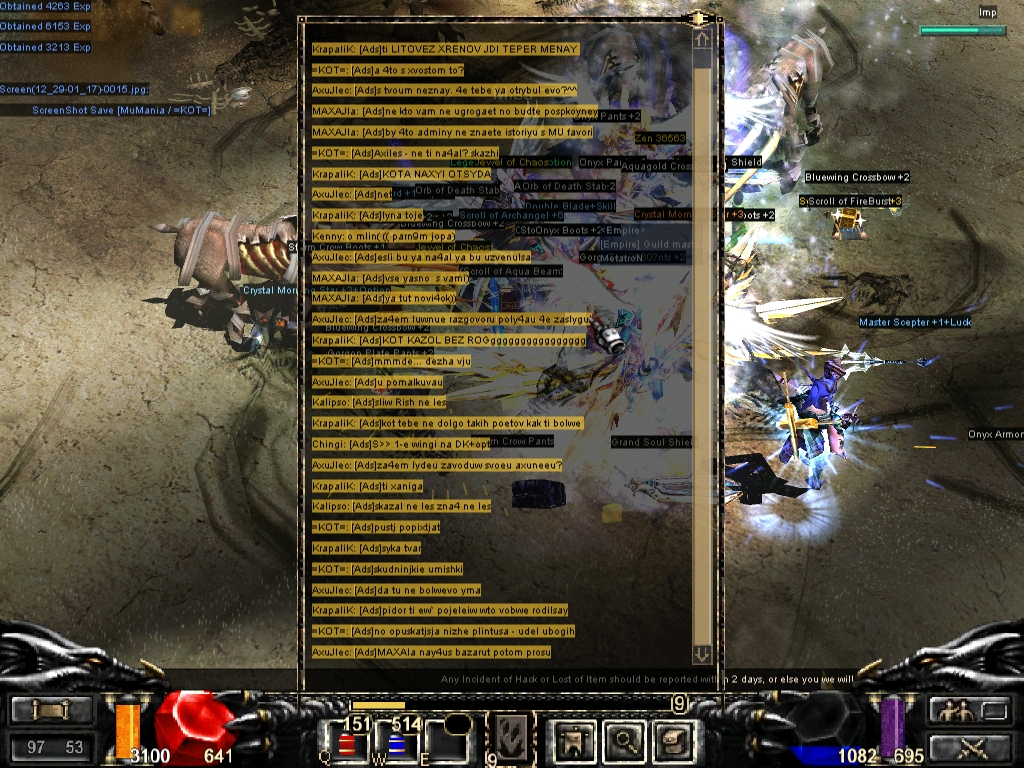Click the parchment button above the coordinates
This screenshot has height=768, width=1024.
[x=52, y=711]
